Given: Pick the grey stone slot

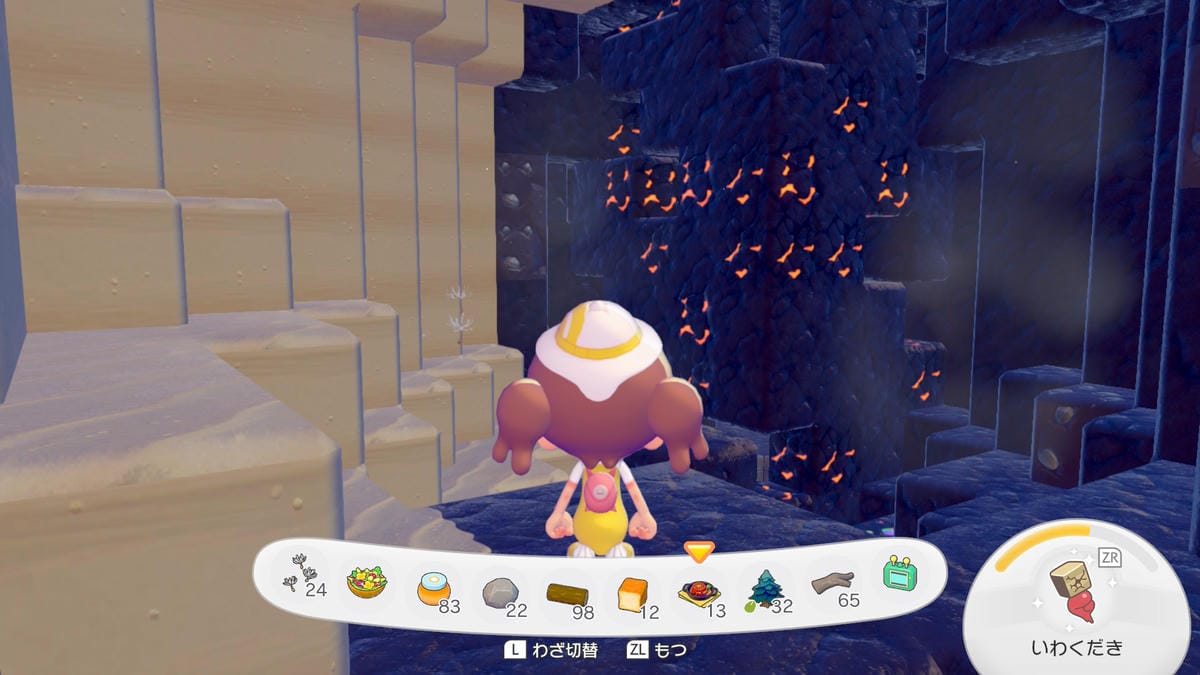Looking at the screenshot, I should click(499, 592).
